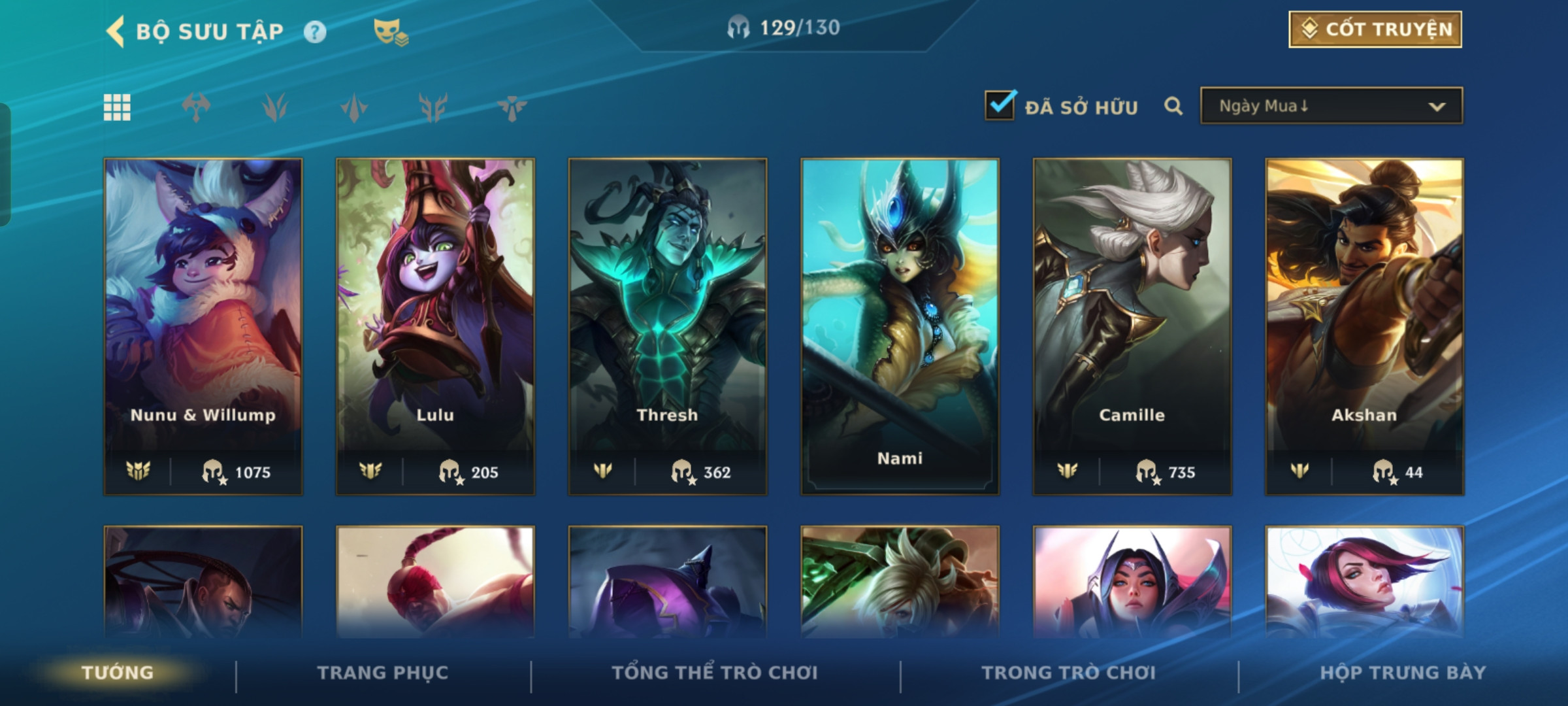Go to the Trong Trò Chơi tab
Viewport: 1568px width, 706px height.
(1068, 673)
